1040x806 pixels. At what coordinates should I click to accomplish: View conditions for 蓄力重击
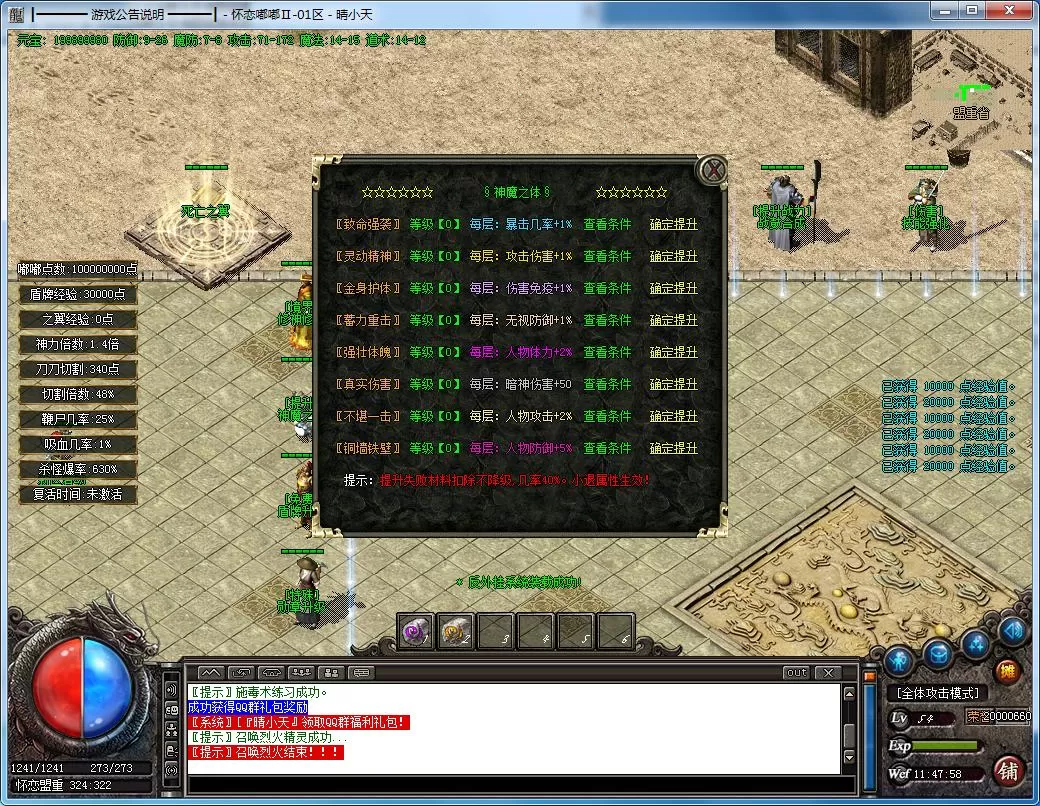(x=608, y=320)
